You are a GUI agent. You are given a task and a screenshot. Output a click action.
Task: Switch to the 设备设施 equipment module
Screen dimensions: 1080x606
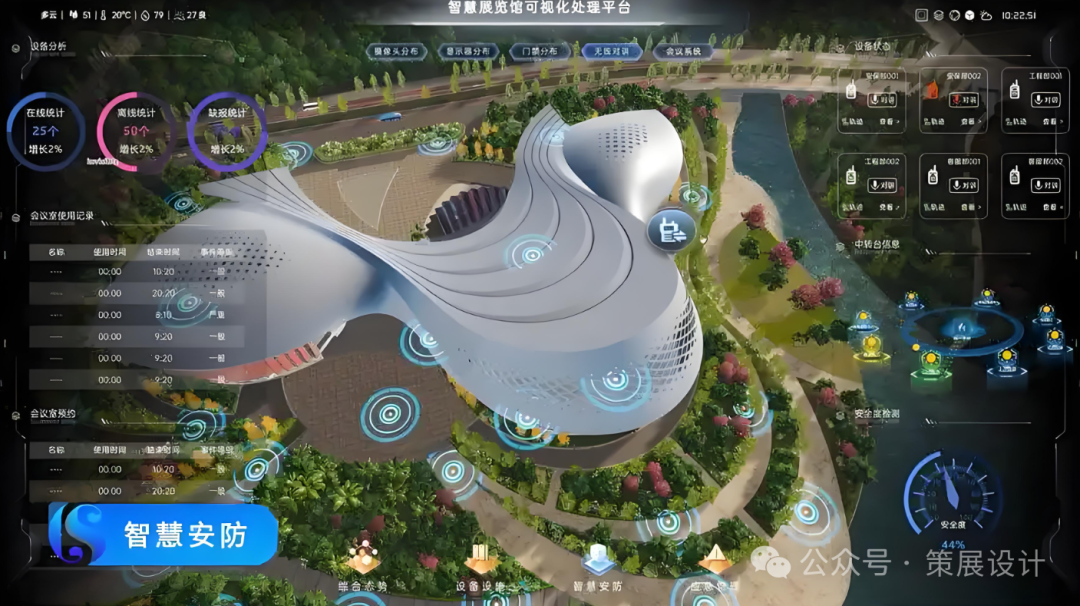pos(480,565)
